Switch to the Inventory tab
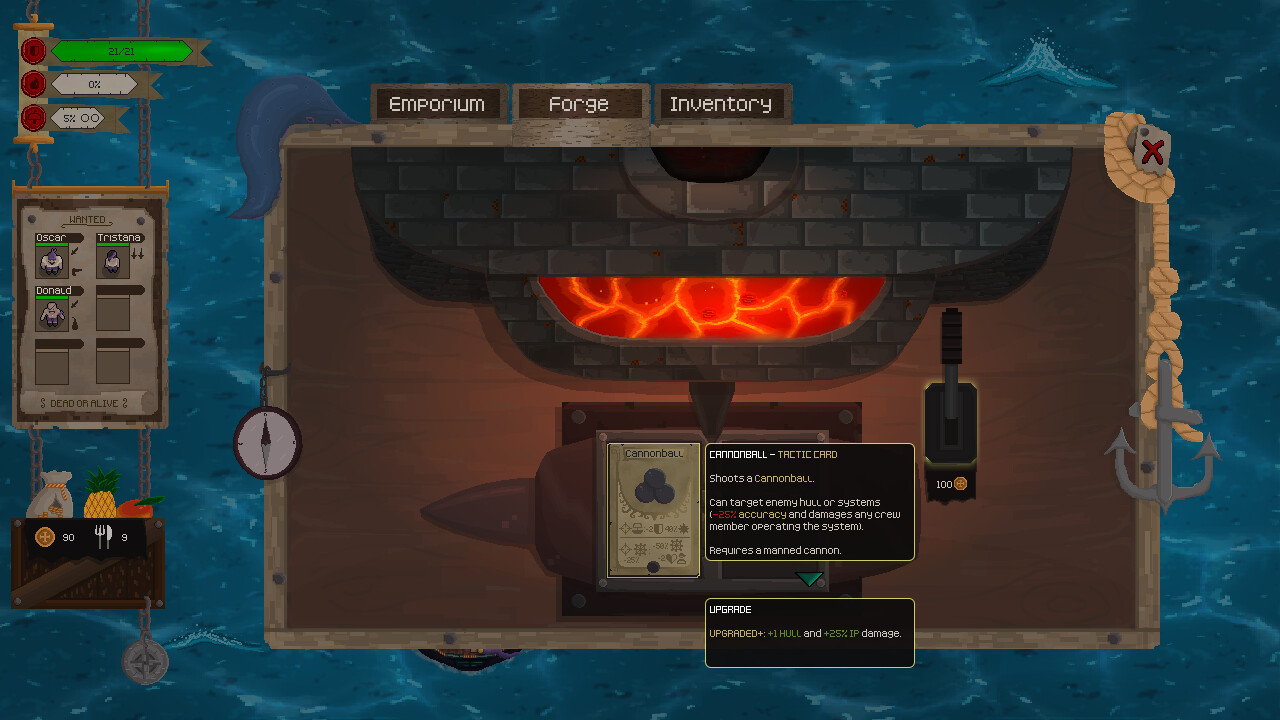 point(722,103)
